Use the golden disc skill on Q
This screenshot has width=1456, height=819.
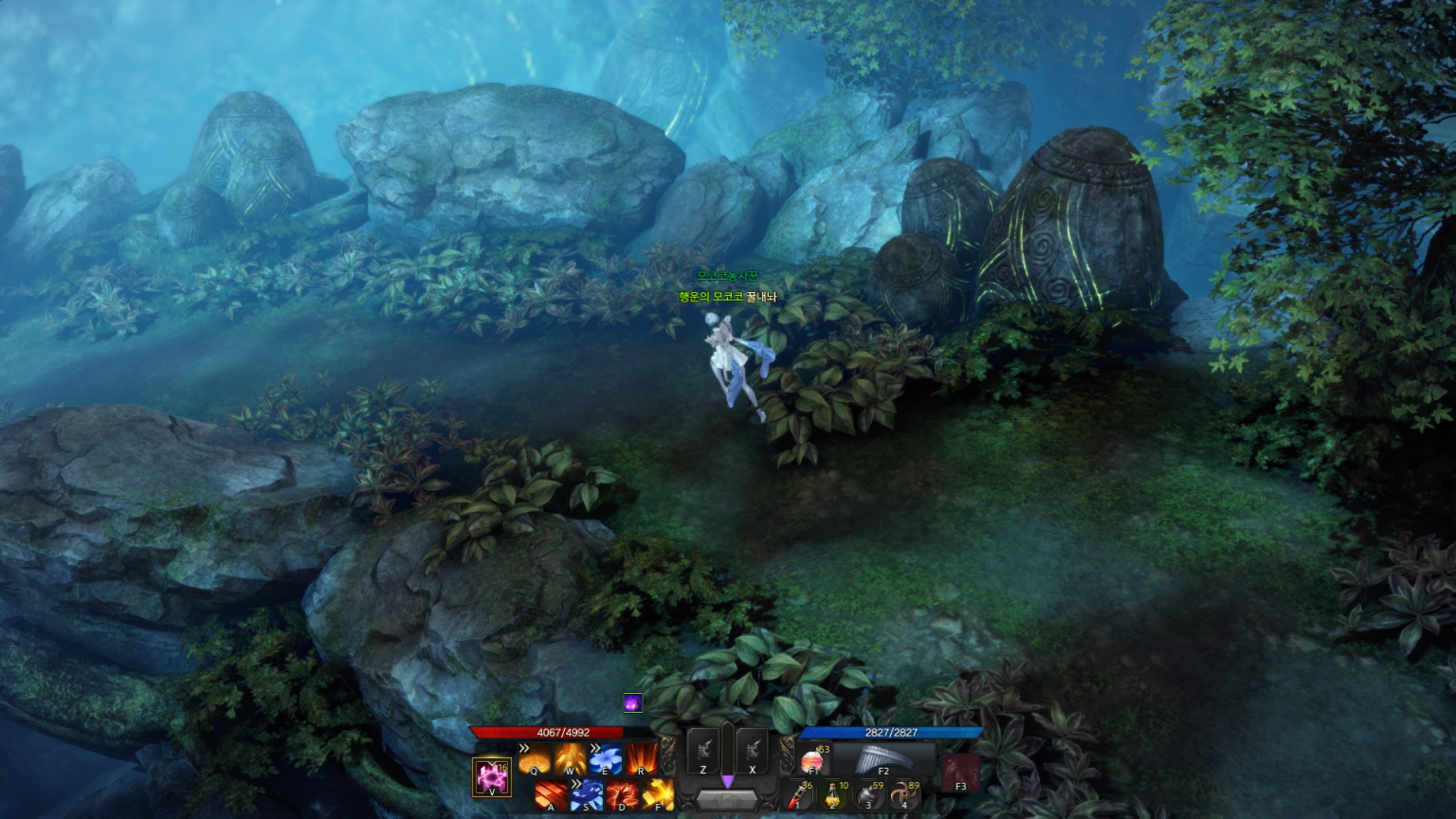tap(534, 758)
